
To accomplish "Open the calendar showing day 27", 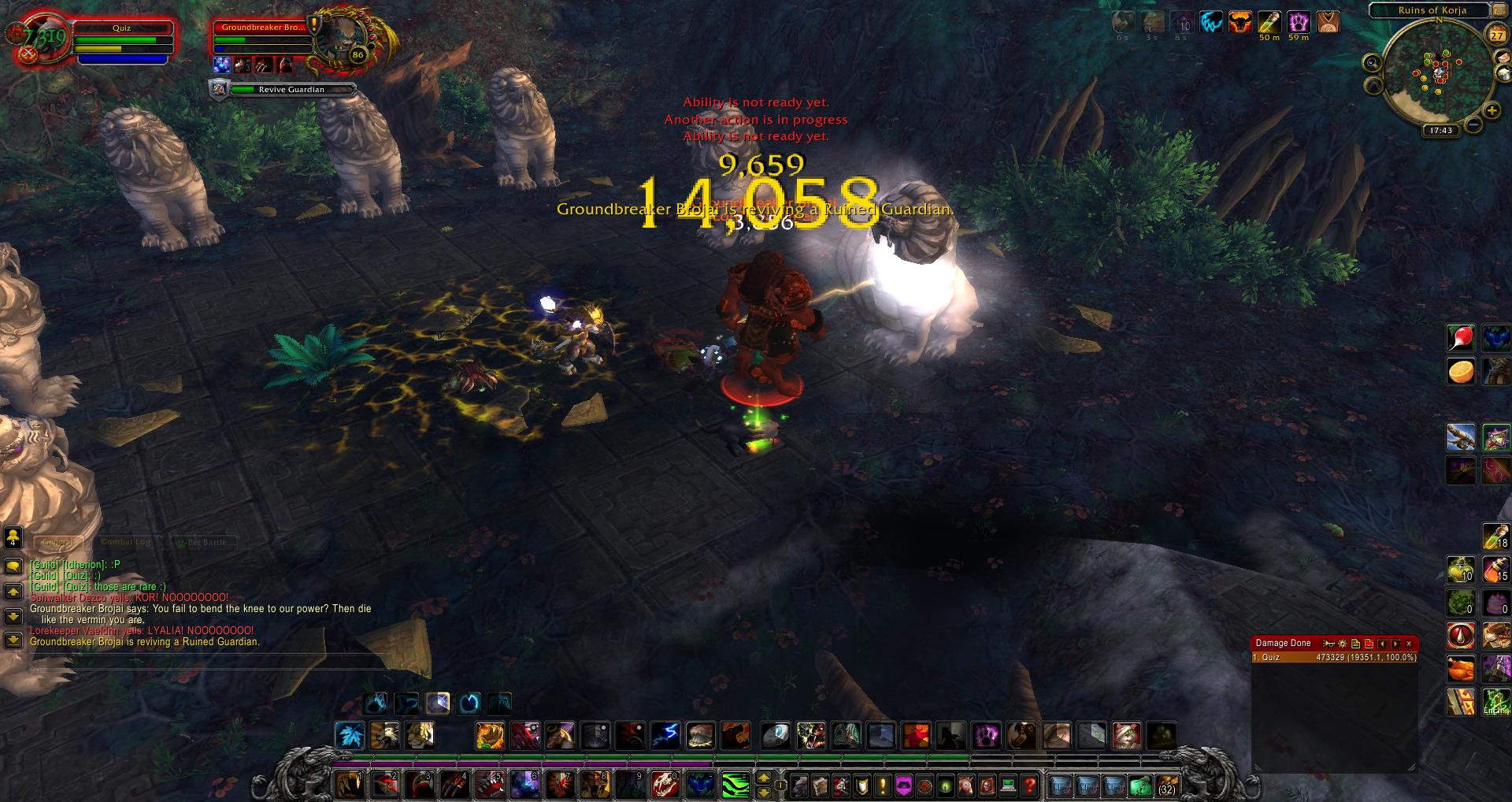I will [1496, 35].
